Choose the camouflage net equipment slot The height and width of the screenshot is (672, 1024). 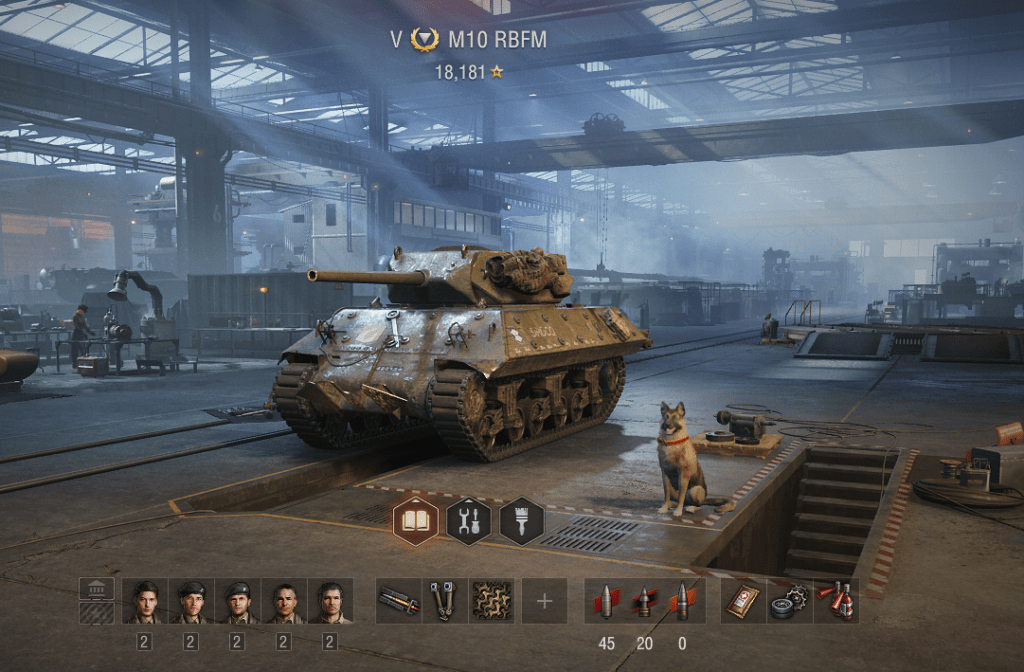[491, 601]
